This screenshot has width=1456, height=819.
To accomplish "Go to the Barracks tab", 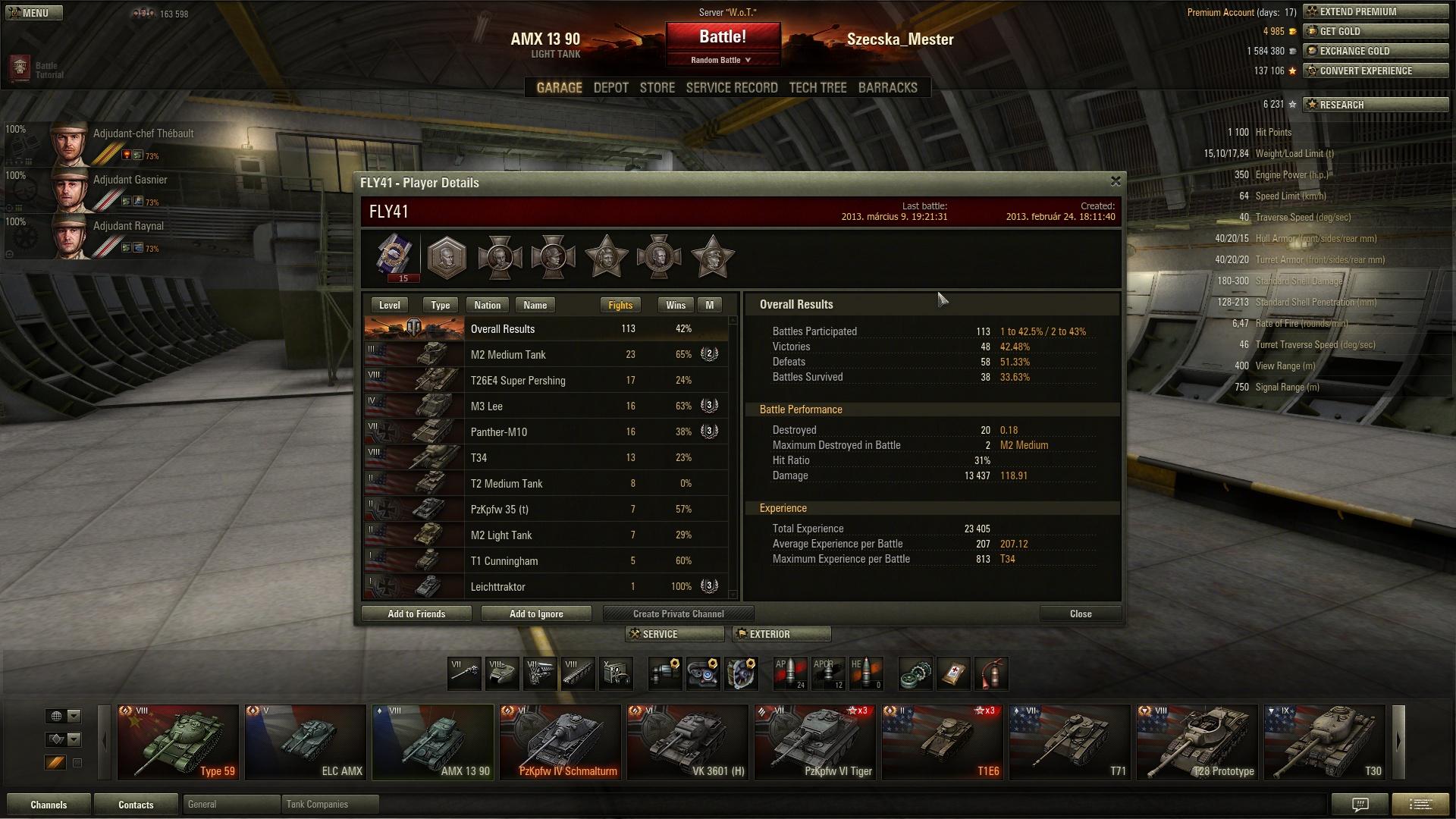I will [x=887, y=88].
